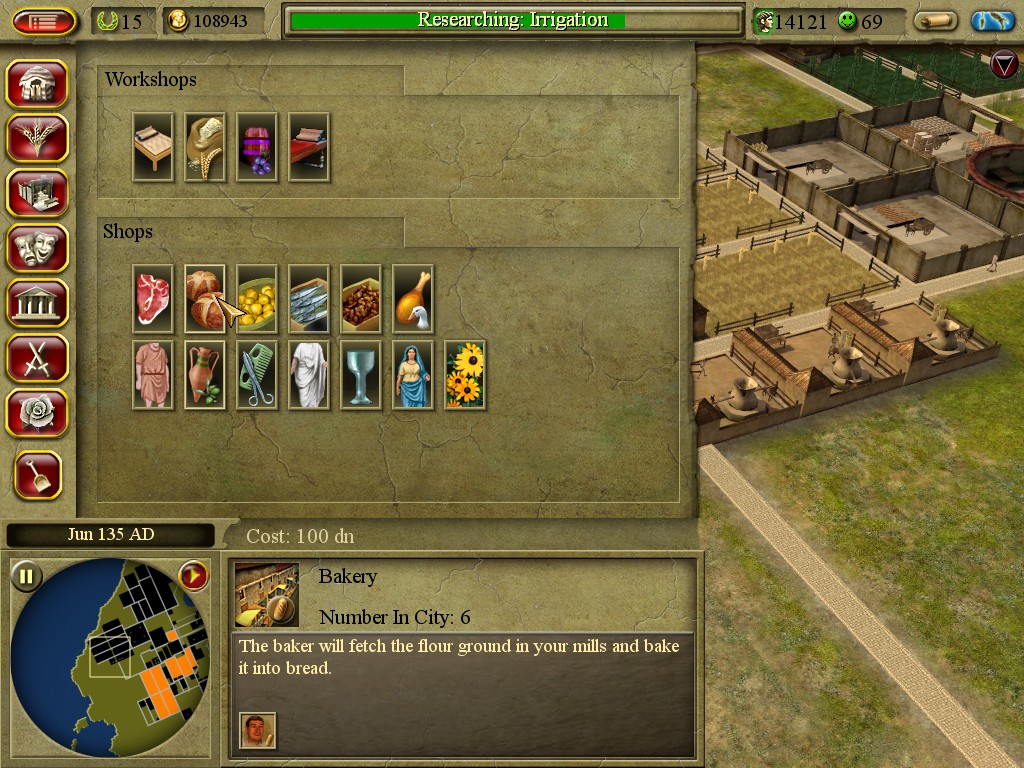Screen dimensions: 1024x768
Task: Switch to the columned temple building category
Action: pos(37,302)
